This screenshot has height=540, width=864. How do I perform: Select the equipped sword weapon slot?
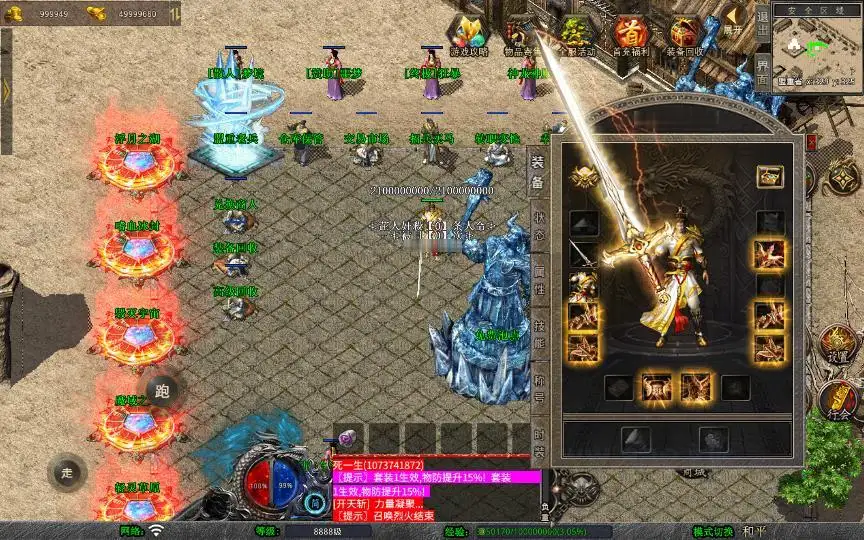tap(584, 254)
